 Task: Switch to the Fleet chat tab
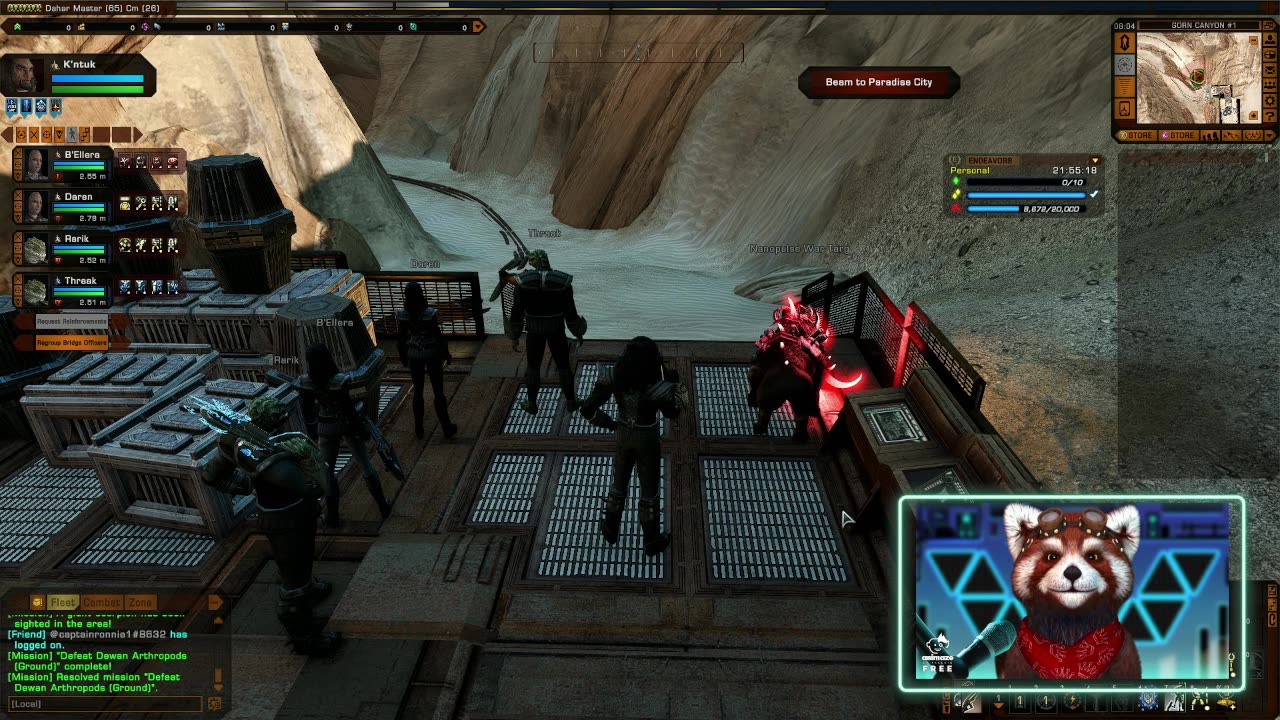click(63, 602)
